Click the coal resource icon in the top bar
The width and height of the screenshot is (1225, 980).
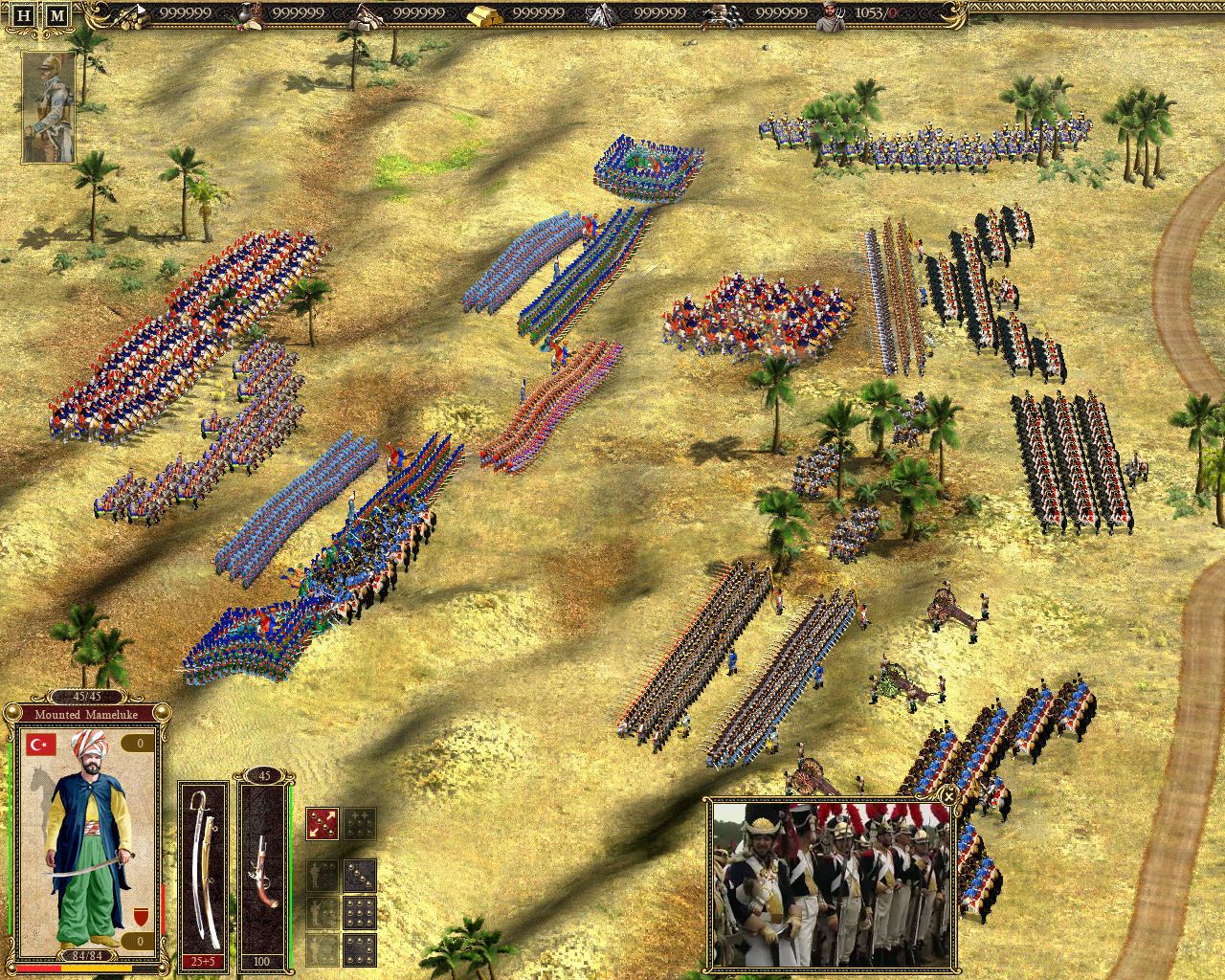724,15
